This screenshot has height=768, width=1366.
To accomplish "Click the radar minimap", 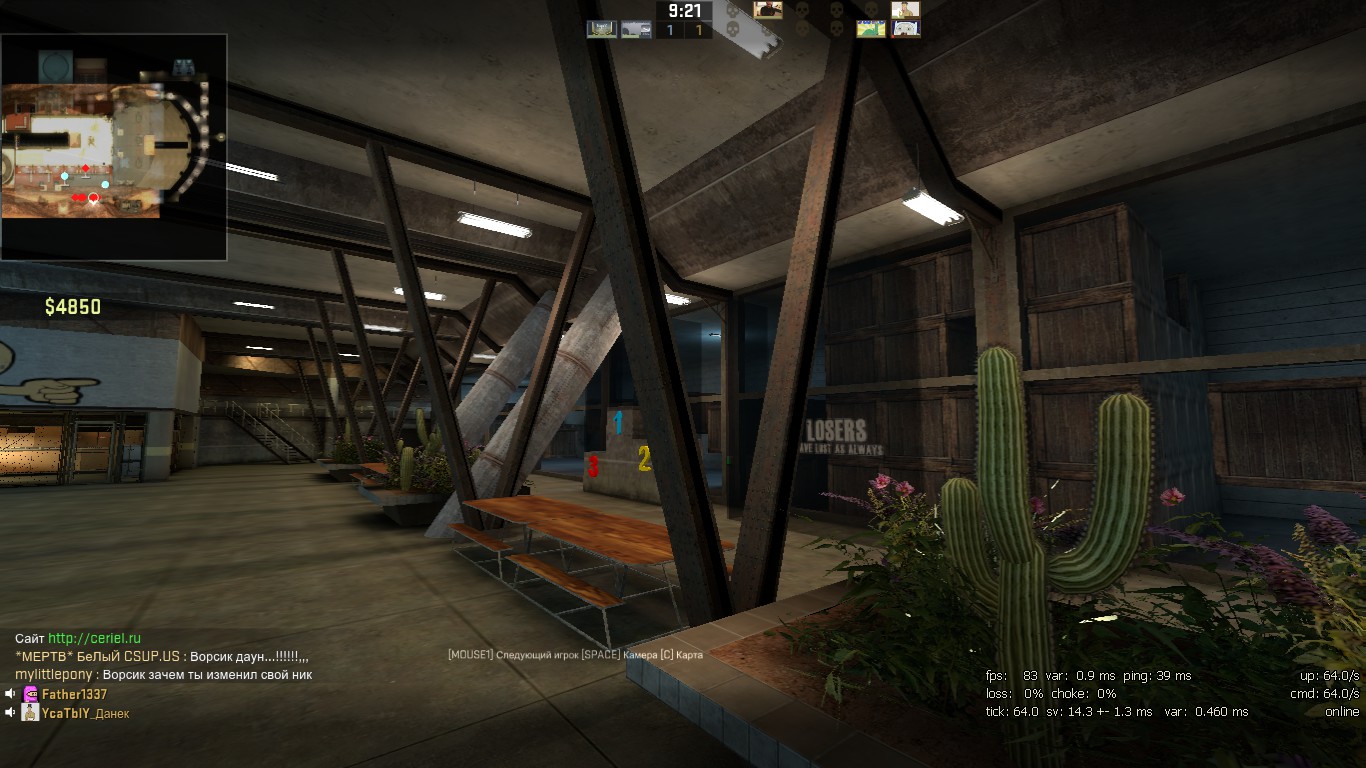I will click(x=113, y=147).
